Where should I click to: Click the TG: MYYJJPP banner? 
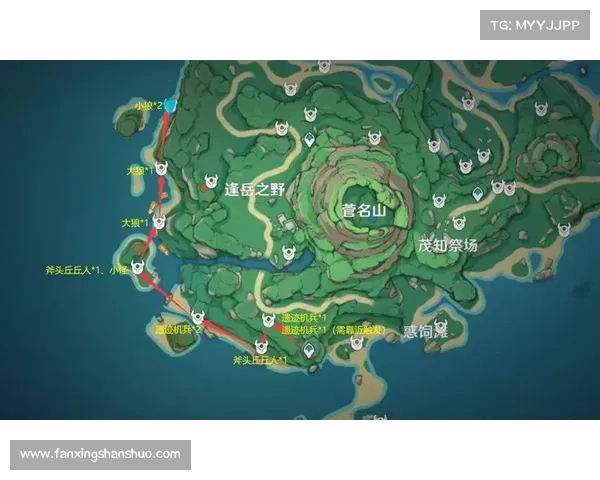[x=535, y=24]
